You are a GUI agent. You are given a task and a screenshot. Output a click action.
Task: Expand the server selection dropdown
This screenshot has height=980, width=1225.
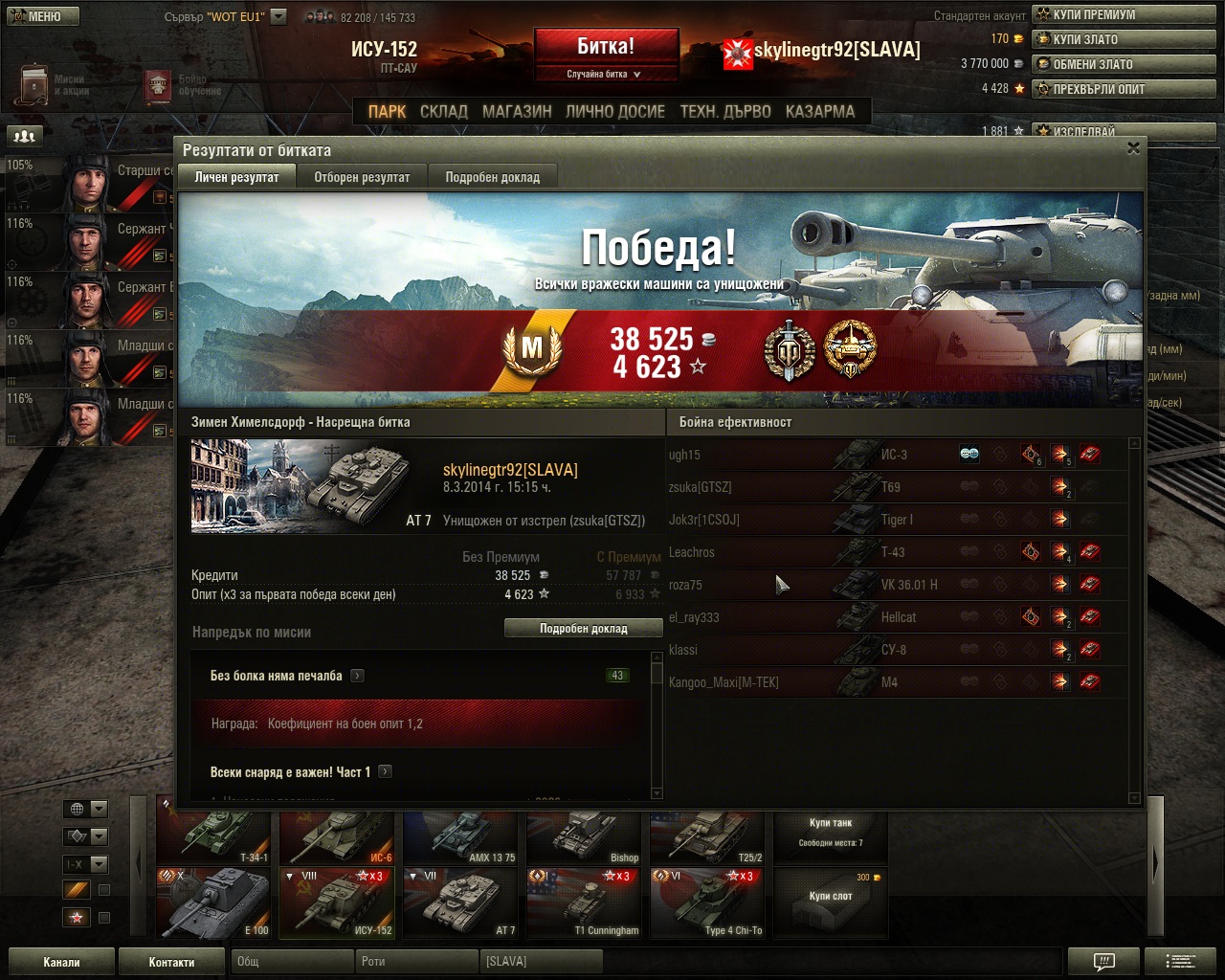pos(278,16)
